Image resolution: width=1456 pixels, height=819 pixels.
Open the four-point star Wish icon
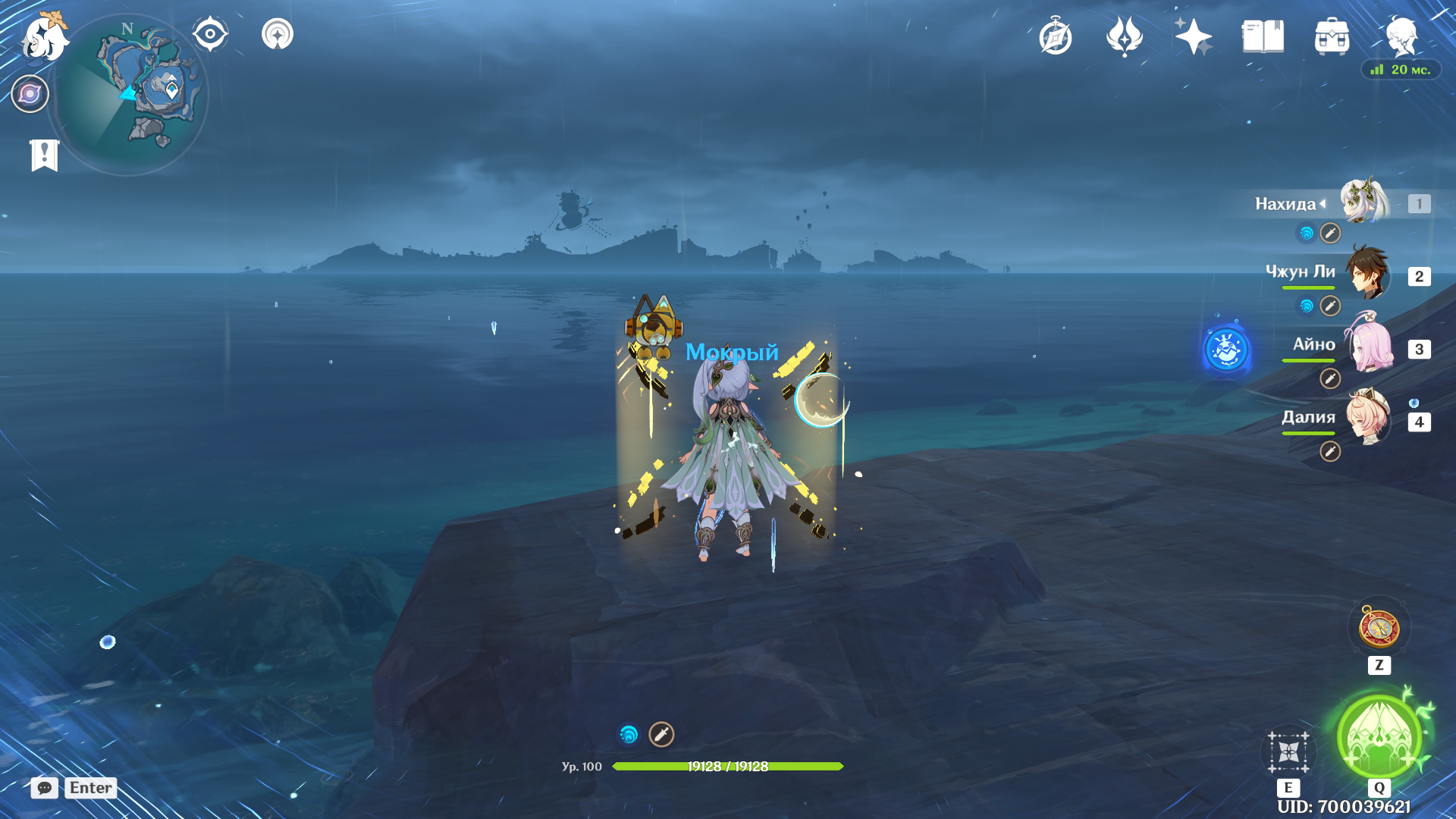tap(1193, 36)
